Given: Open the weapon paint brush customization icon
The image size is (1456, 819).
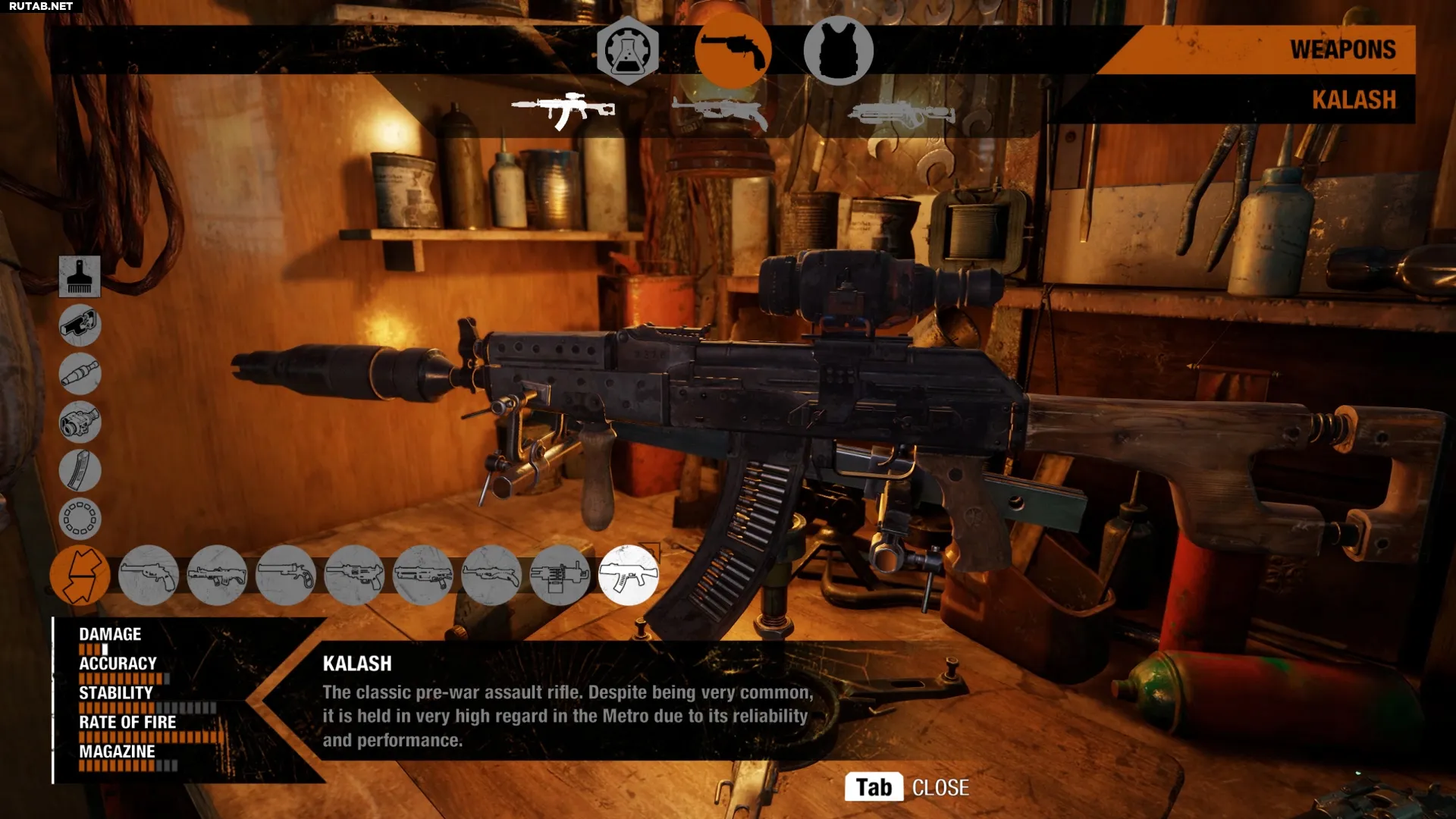Looking at the screenshot, I should tap(80, 277).
